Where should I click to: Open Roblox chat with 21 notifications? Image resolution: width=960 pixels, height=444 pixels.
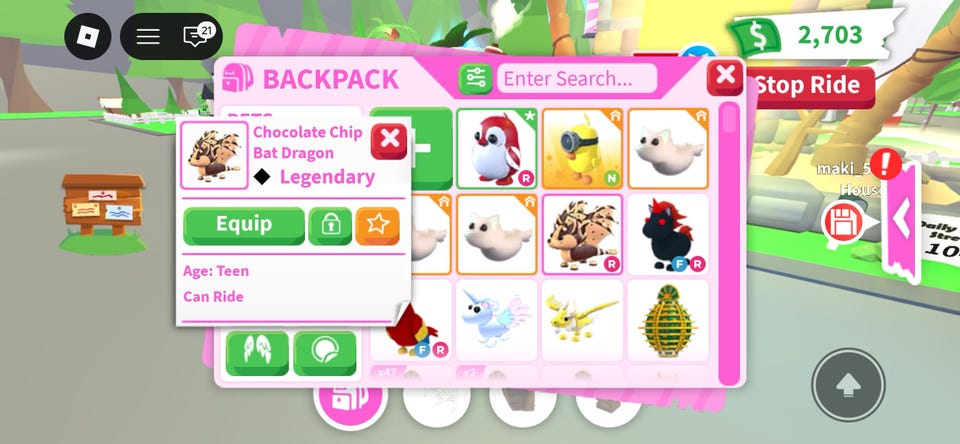[198, 37]
